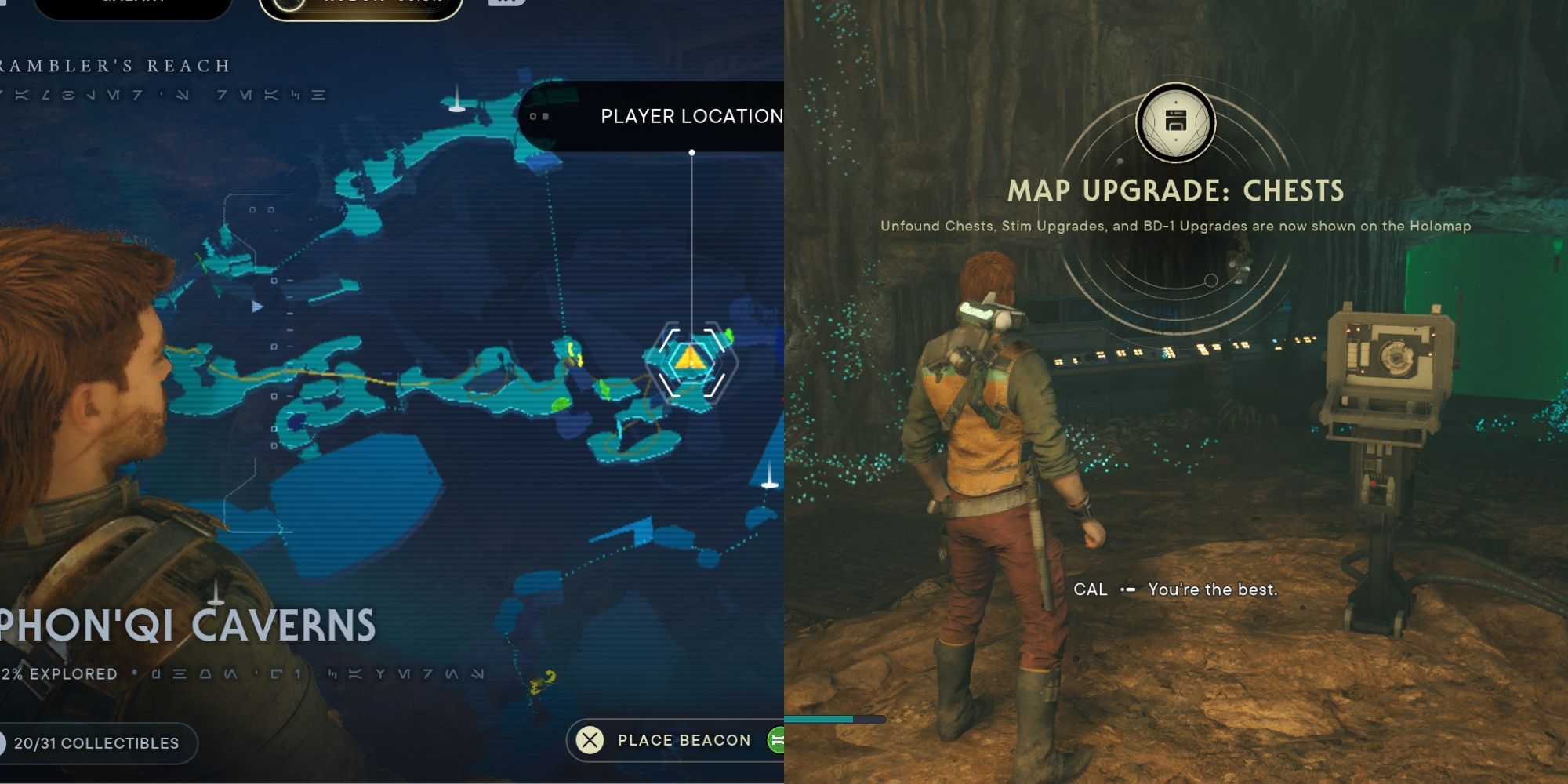Select the yellow collectible marker mid-map
This screenshot has height=784, width=1568.
pyautogui.click(x=572, y=354)
